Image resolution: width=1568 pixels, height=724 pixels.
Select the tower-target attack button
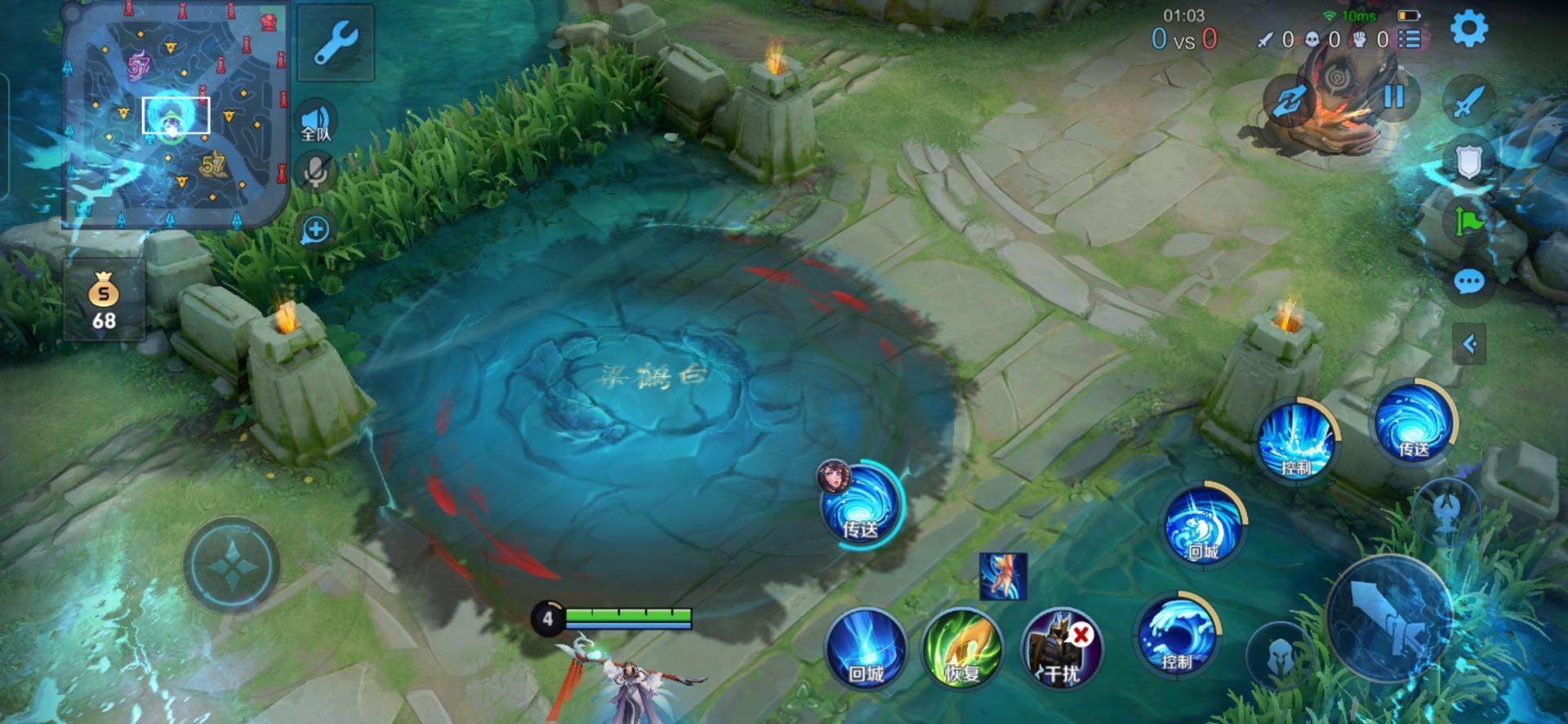click(1445, 510)
